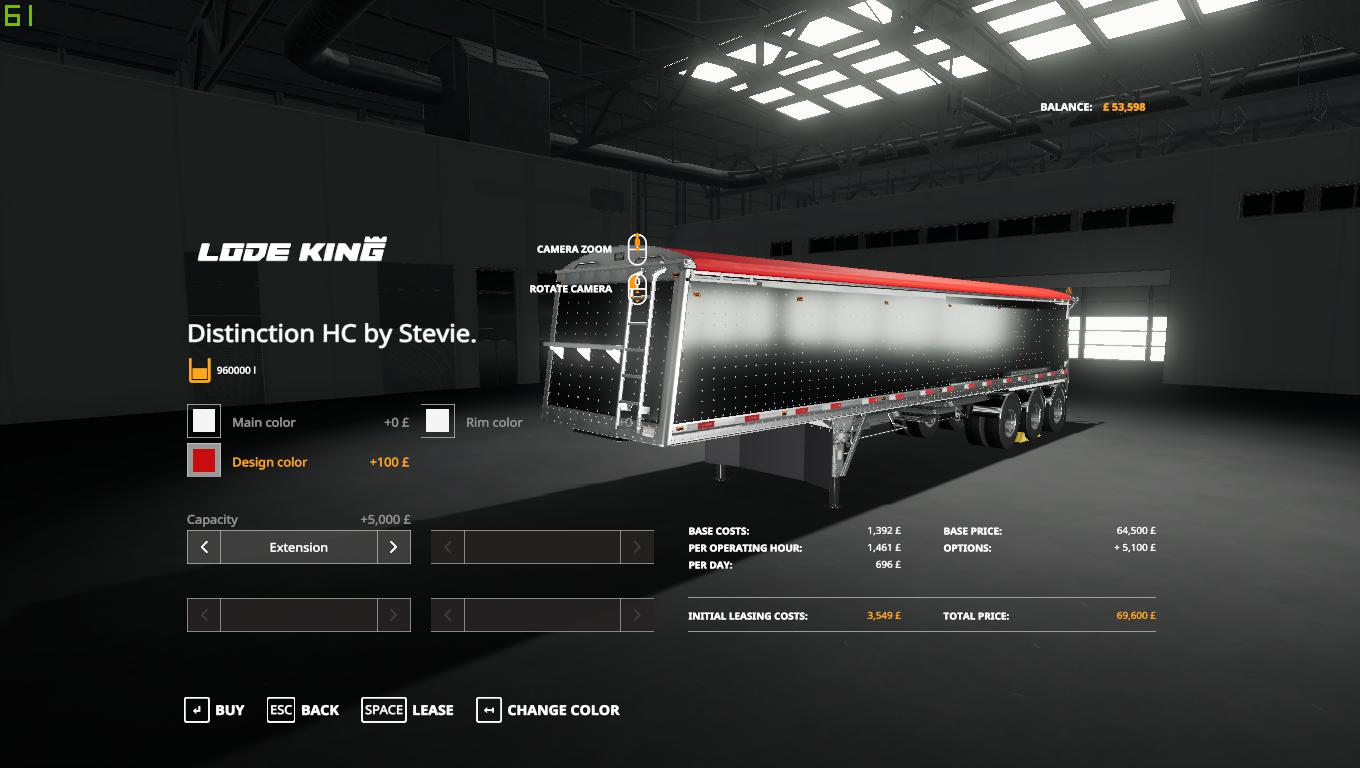The width and height of the screenshot is (1360, 768).
Task: Pick the red Design color swatch
Action: (x=204, y=461)
